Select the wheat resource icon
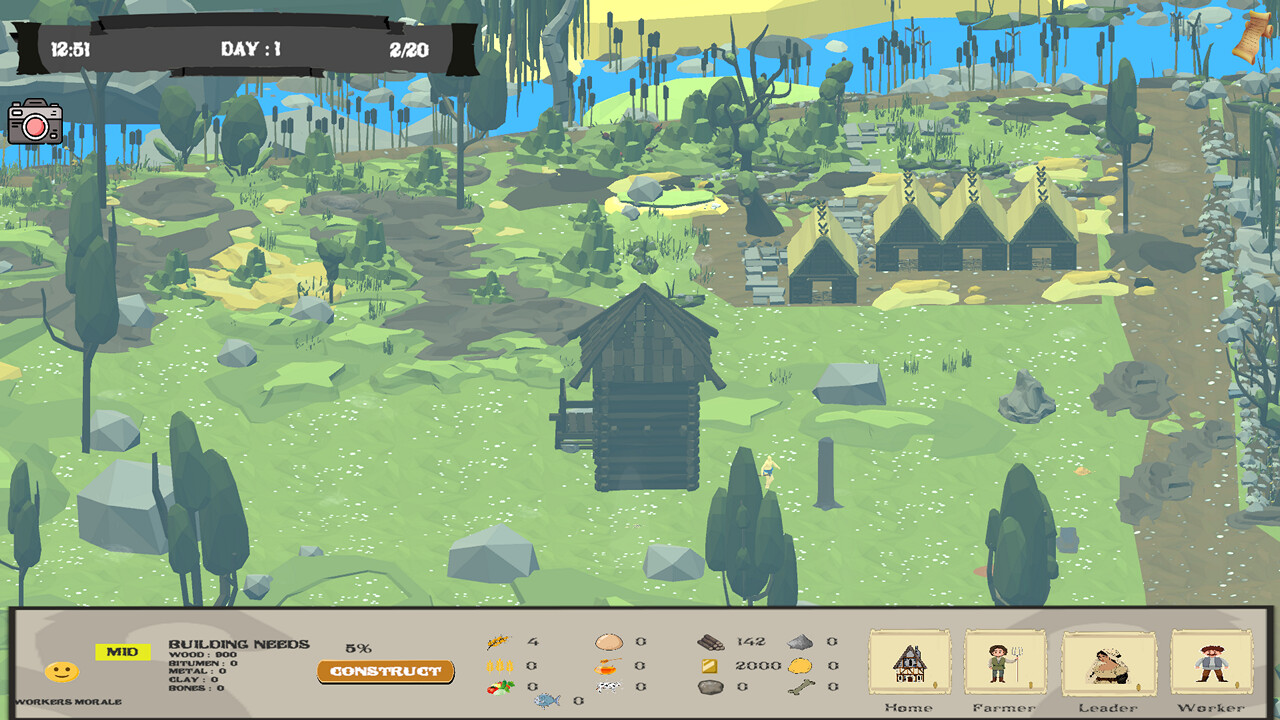The width and height of the screenshot is (1280, 720). tap(500, 666)
